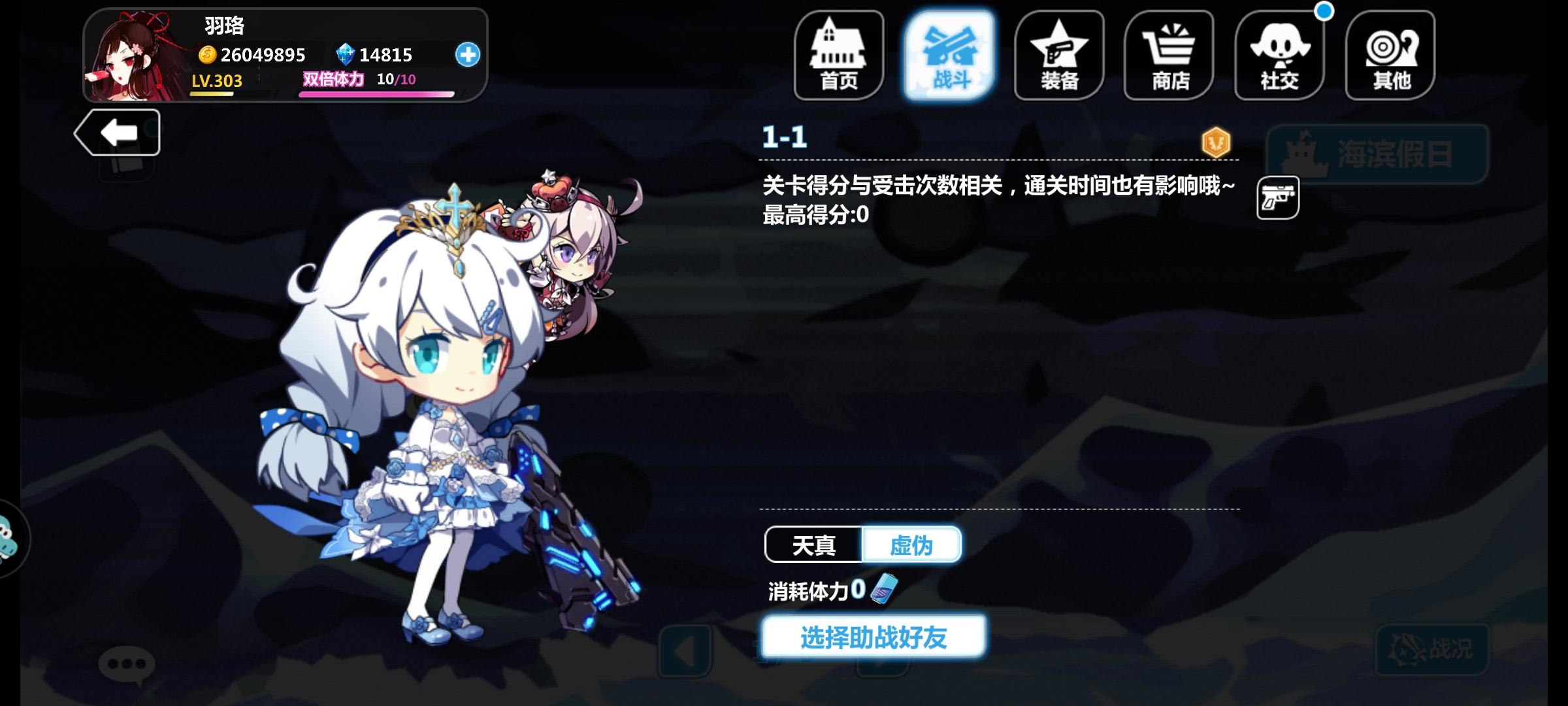
Task: Open the 其他 snail icon menu
Action: (1388, 56)
